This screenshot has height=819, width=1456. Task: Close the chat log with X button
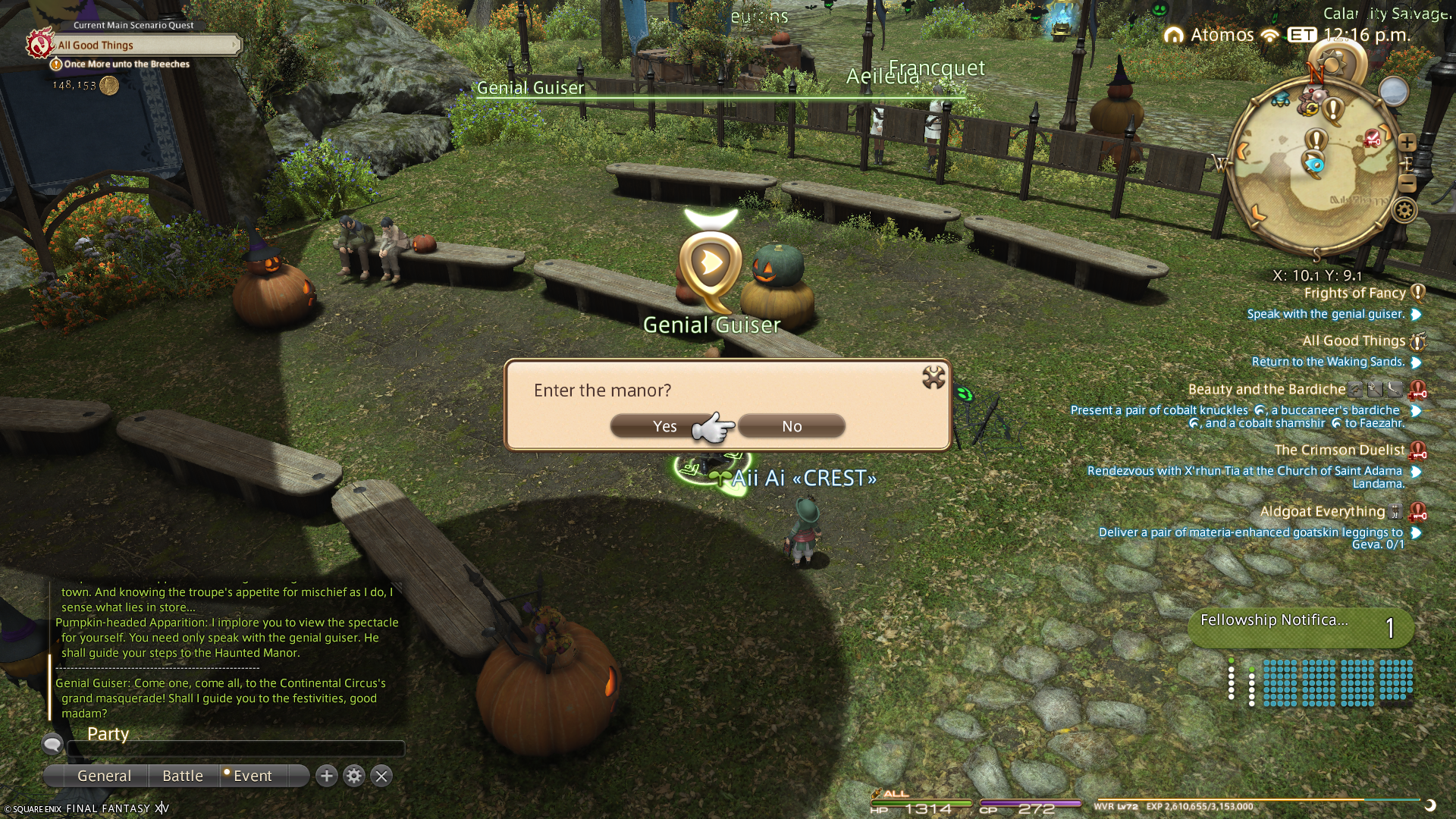point(381,776)
